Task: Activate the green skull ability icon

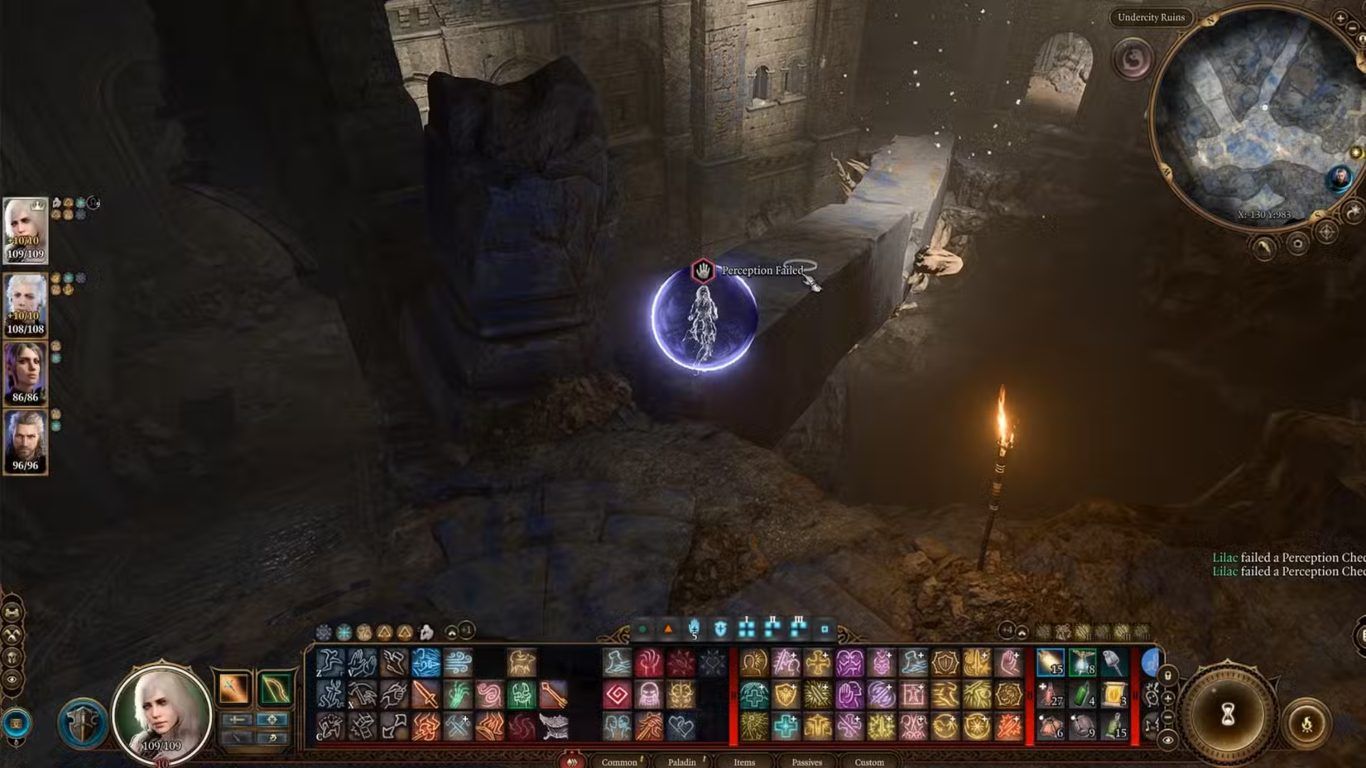Action: click(x=521, y=694)
